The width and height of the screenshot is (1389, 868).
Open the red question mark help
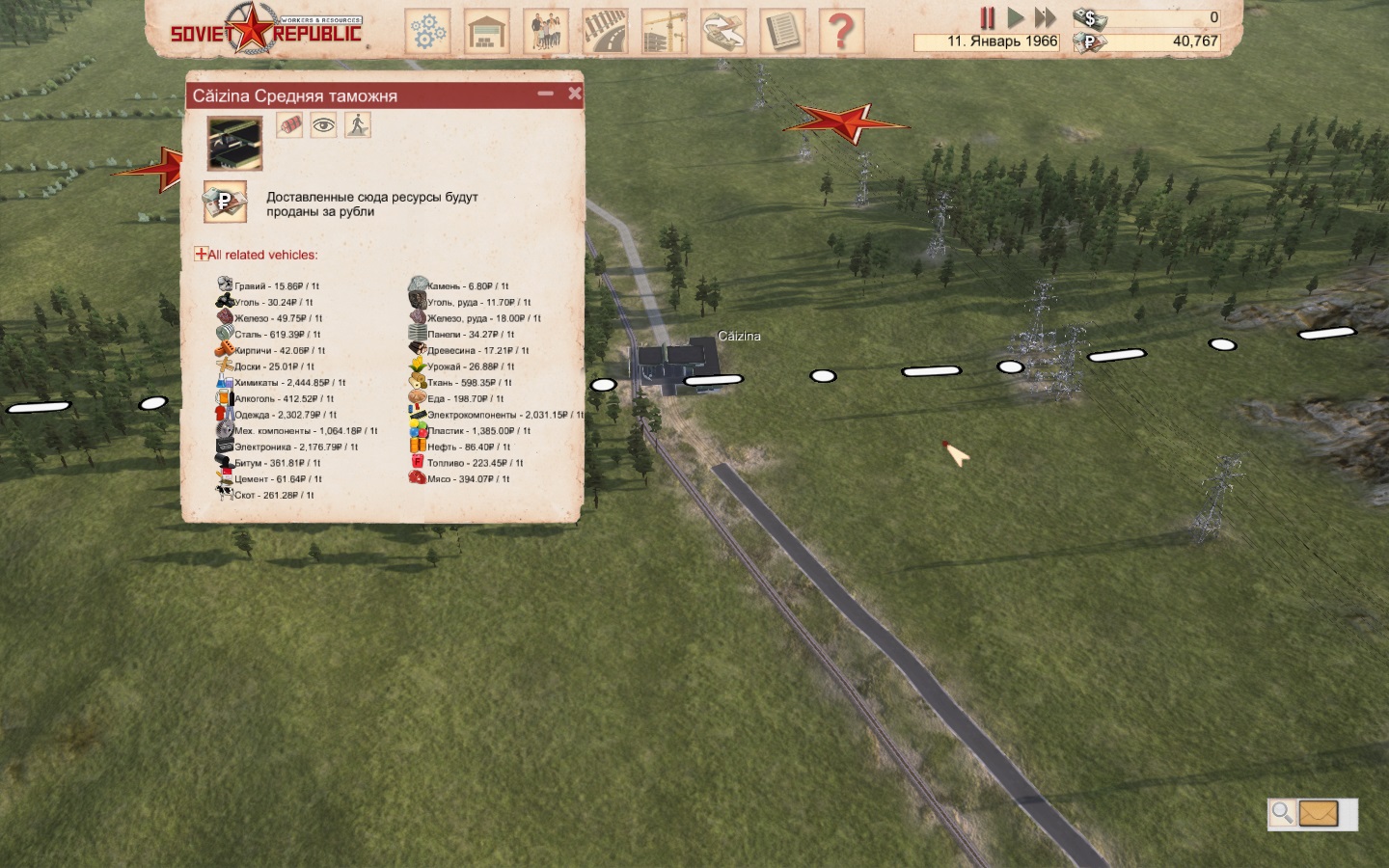coord(841,32)
